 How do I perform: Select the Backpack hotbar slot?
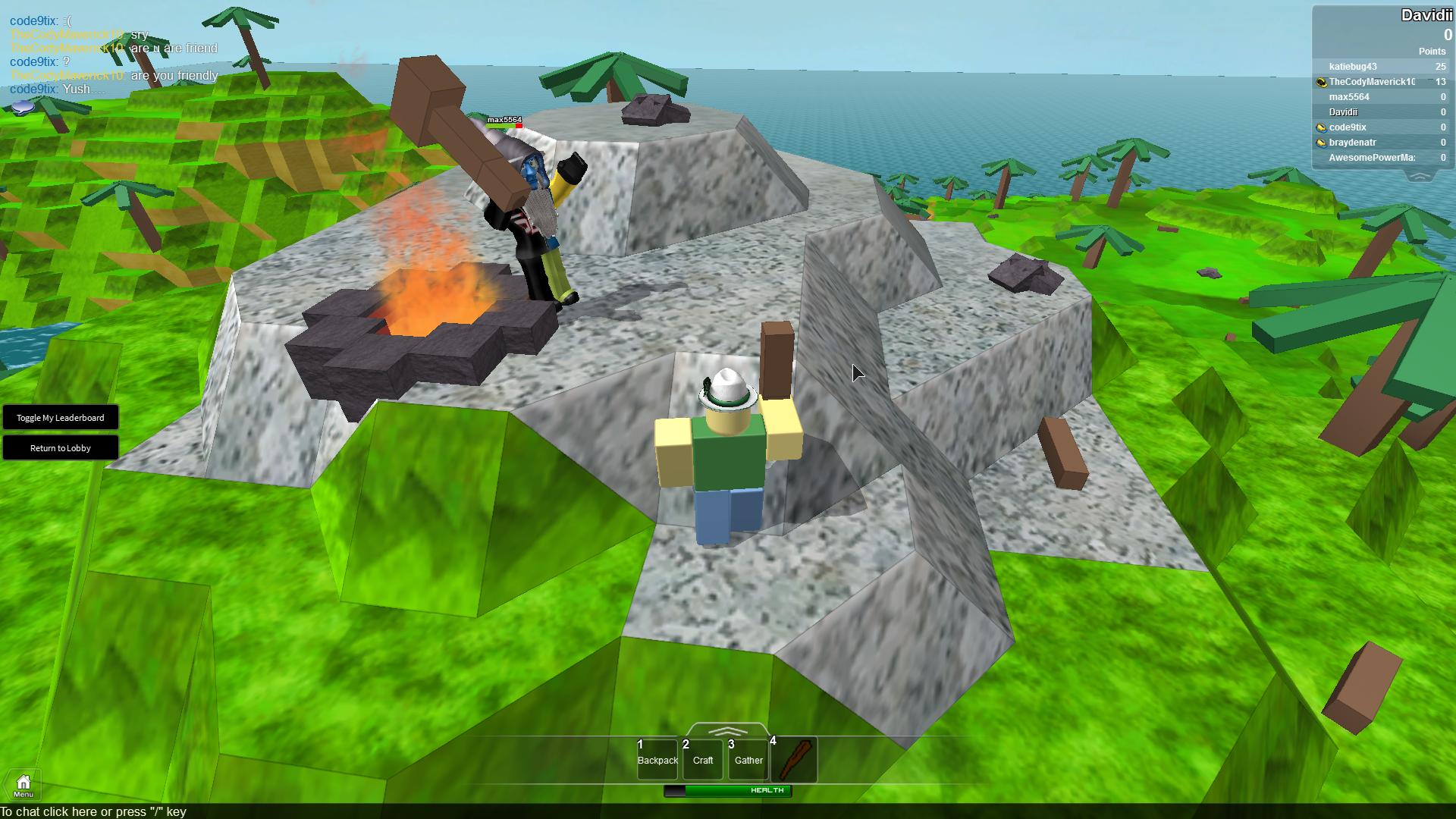(657, 760)
